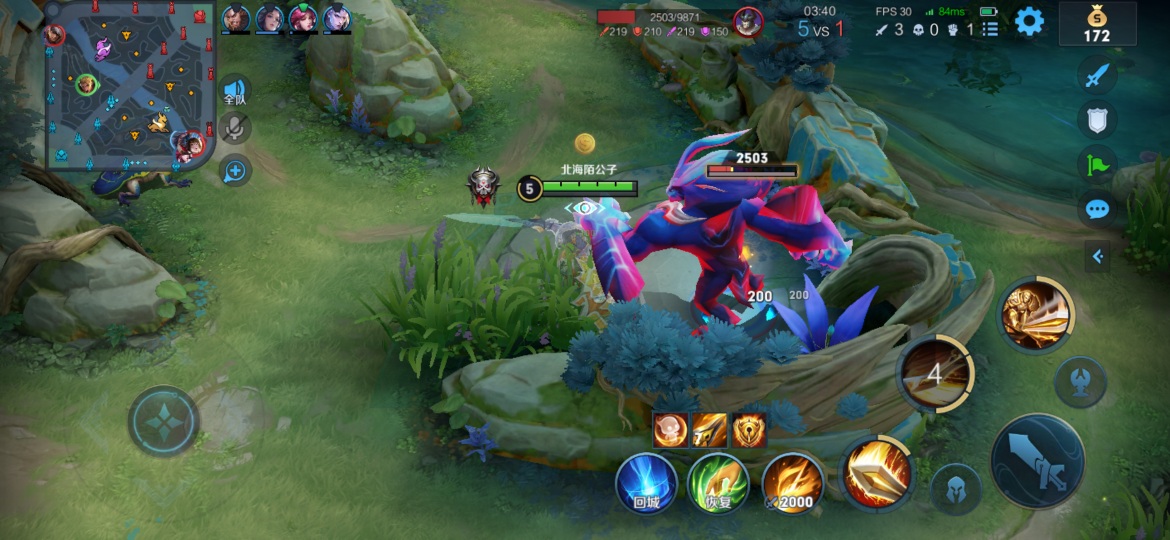
Task: Send the sword attack signal
Action: 1098,75
